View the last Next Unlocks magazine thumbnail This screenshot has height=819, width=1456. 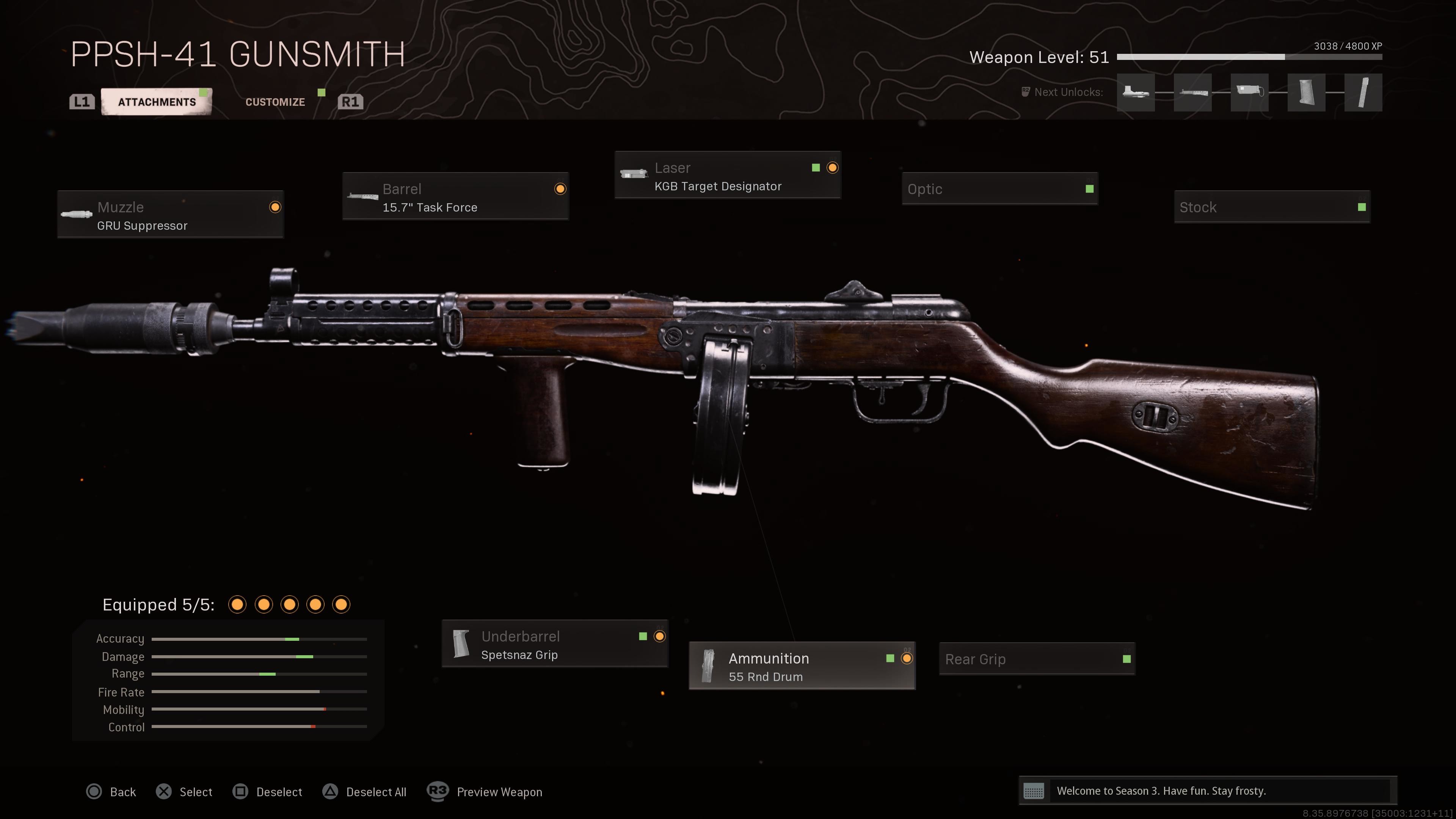pyautogui.click(x=1363, y=92)
